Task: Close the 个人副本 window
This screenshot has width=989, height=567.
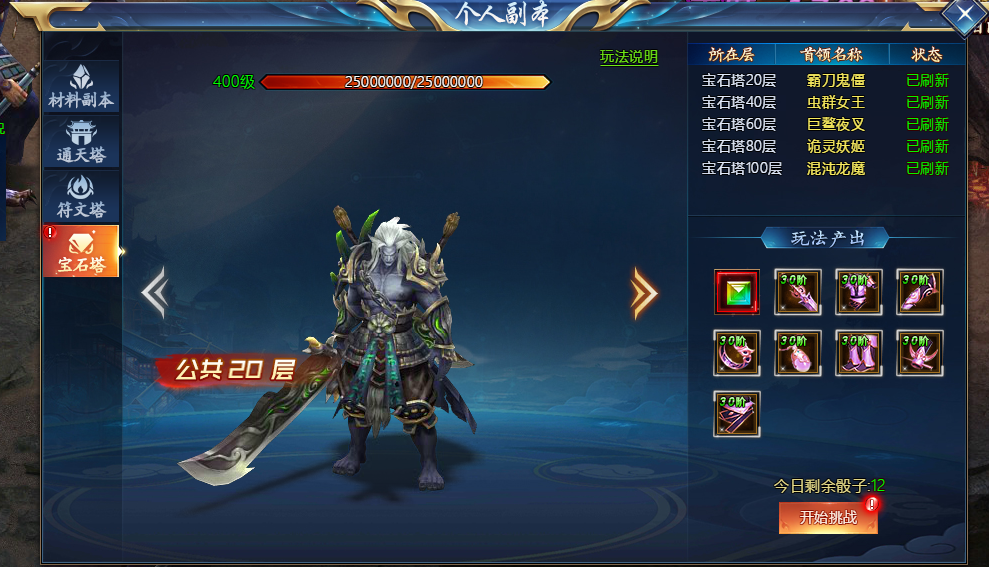Action: [964, 14]
